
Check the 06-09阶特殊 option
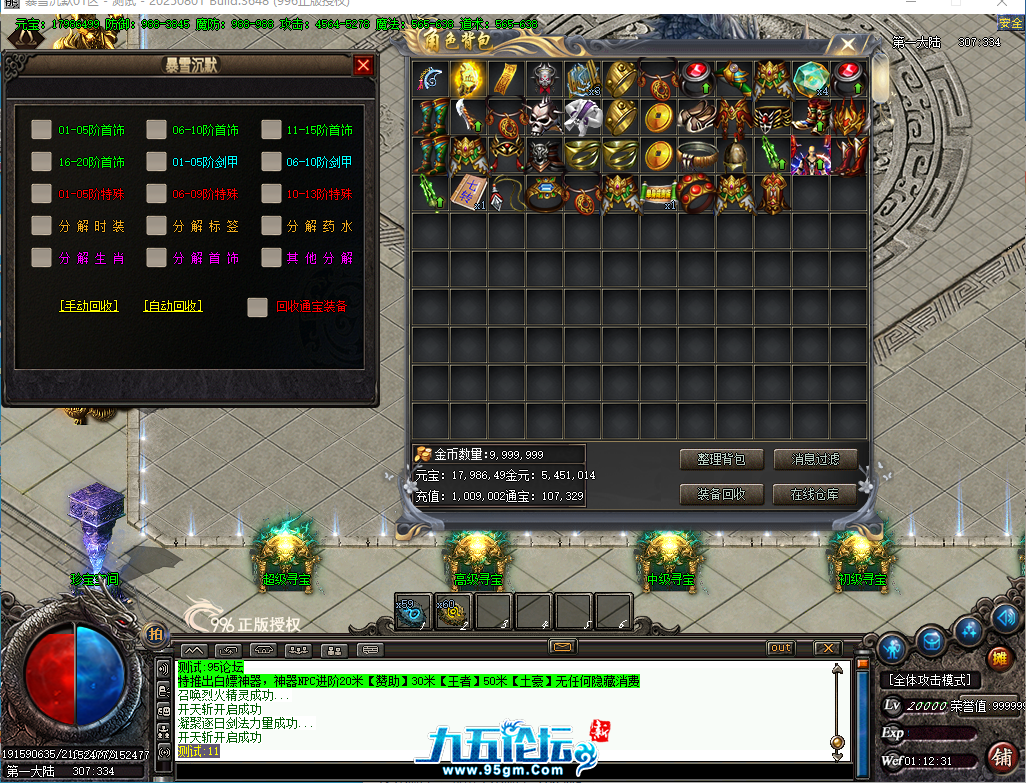click(x=156, y=193)
